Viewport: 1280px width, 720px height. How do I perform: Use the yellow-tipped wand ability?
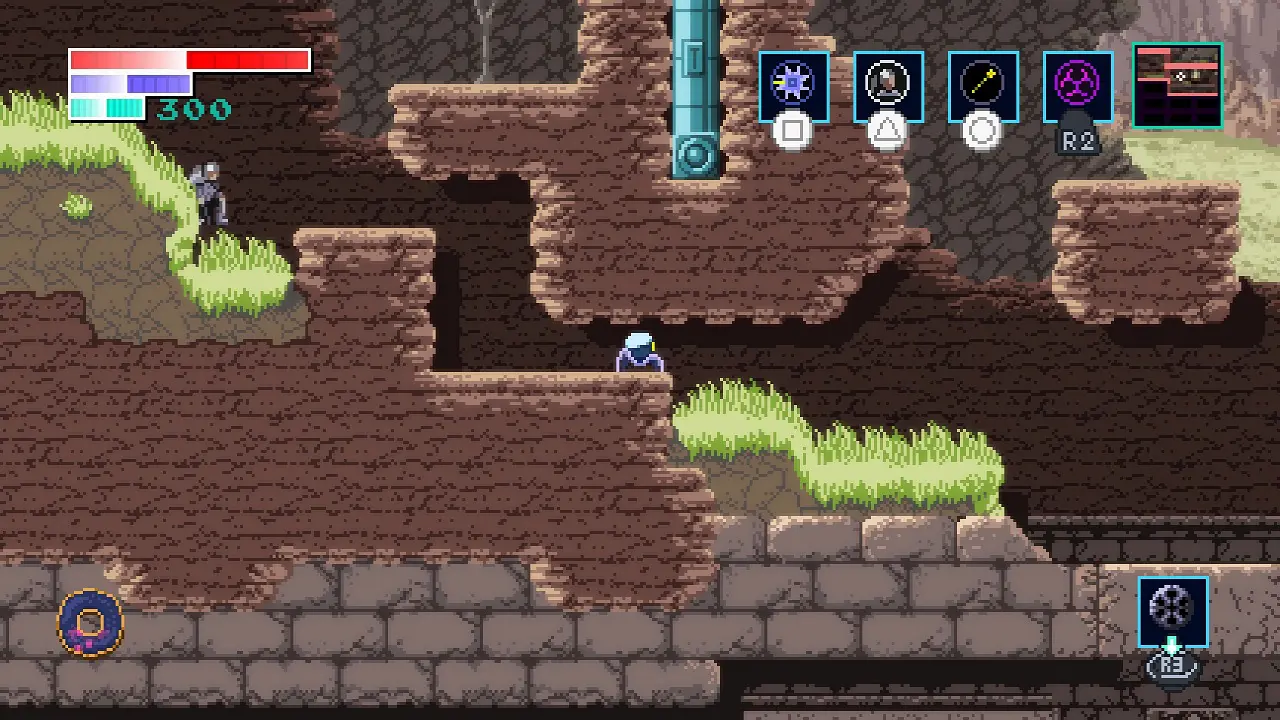coord(983,86)
